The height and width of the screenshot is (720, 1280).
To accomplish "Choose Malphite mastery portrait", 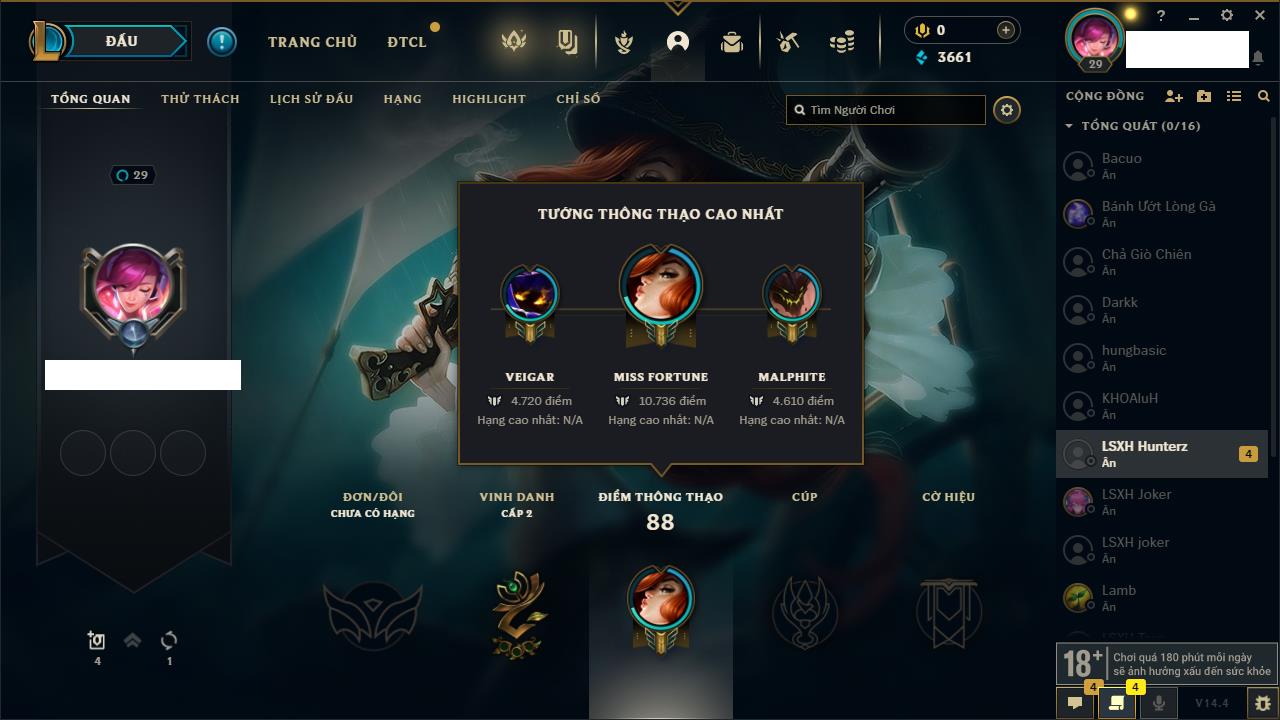I will (791, 295).
